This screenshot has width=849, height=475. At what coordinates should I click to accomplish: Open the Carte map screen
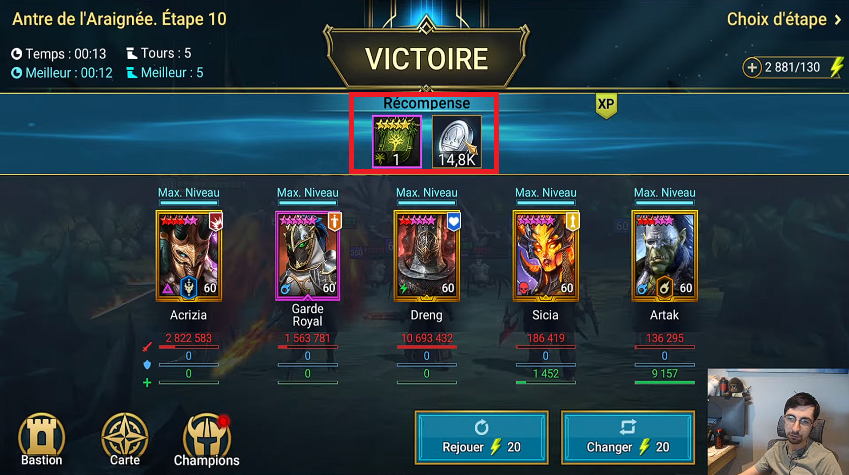125,440
